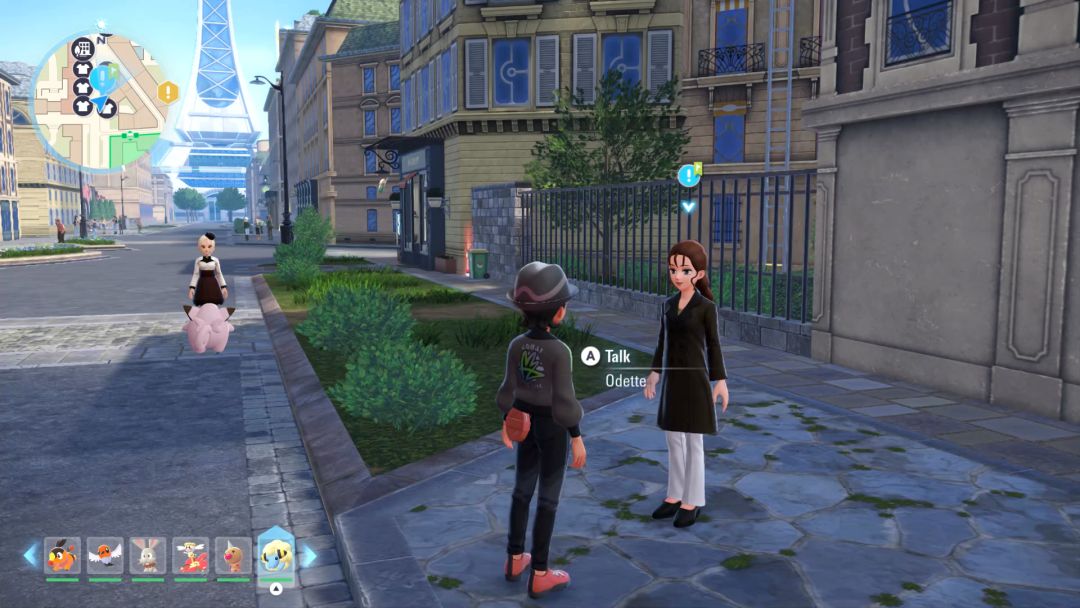Click the building icon on the minimap

pos(83,49)
